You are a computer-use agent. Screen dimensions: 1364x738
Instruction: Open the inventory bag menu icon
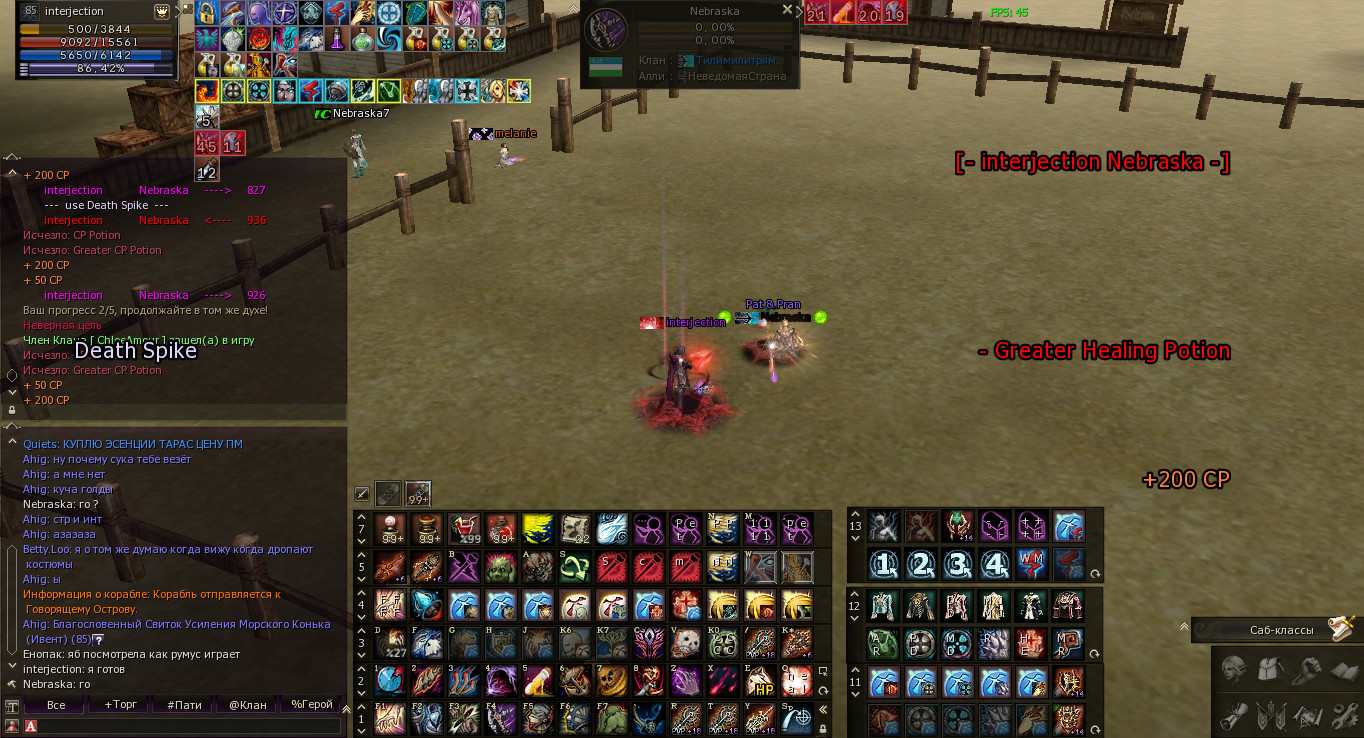(x=1272, y=669)
